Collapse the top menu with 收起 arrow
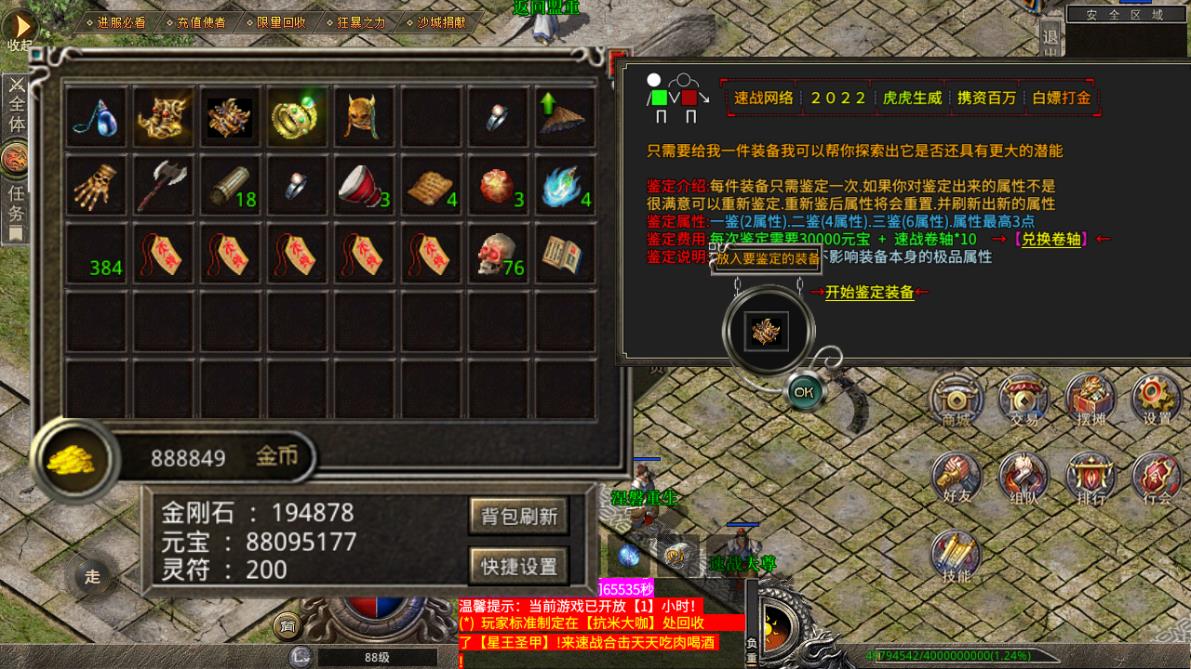 click(20, 28)
